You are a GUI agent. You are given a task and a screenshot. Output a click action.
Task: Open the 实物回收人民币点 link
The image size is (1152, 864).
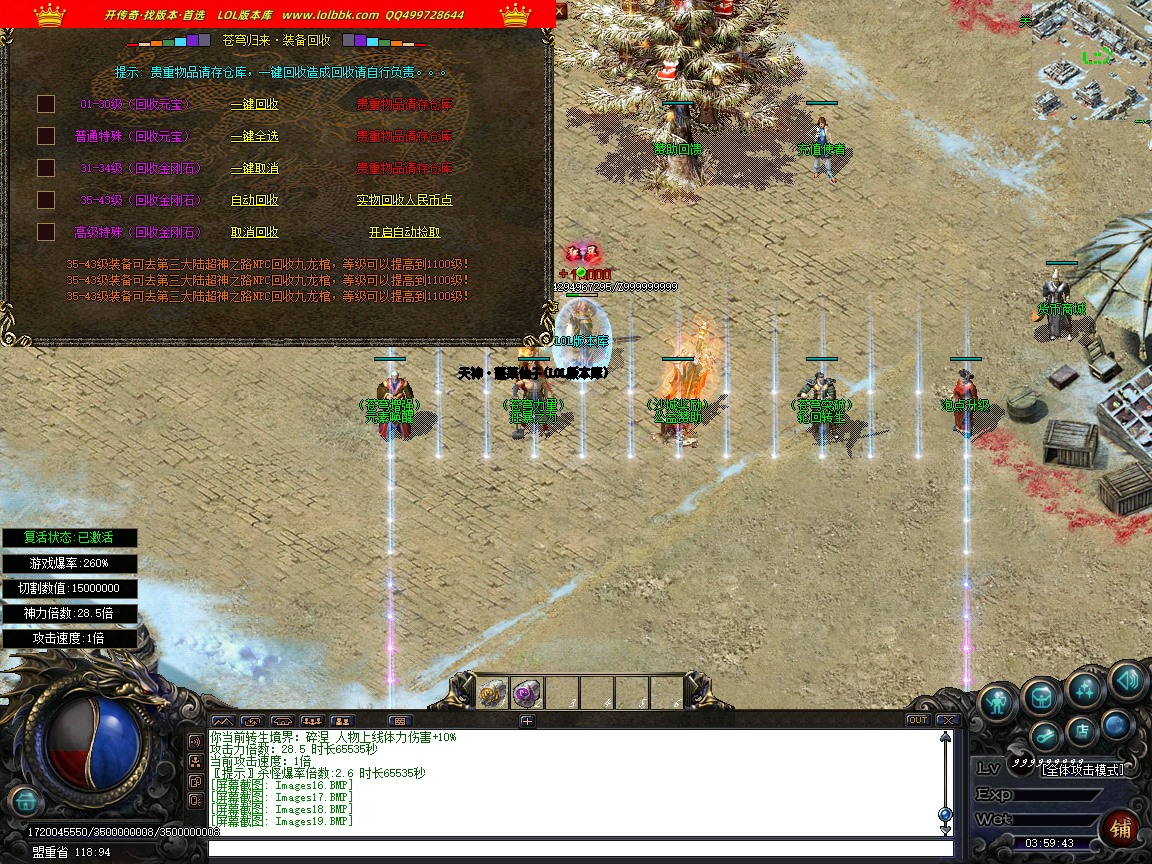tap(404, 200)
